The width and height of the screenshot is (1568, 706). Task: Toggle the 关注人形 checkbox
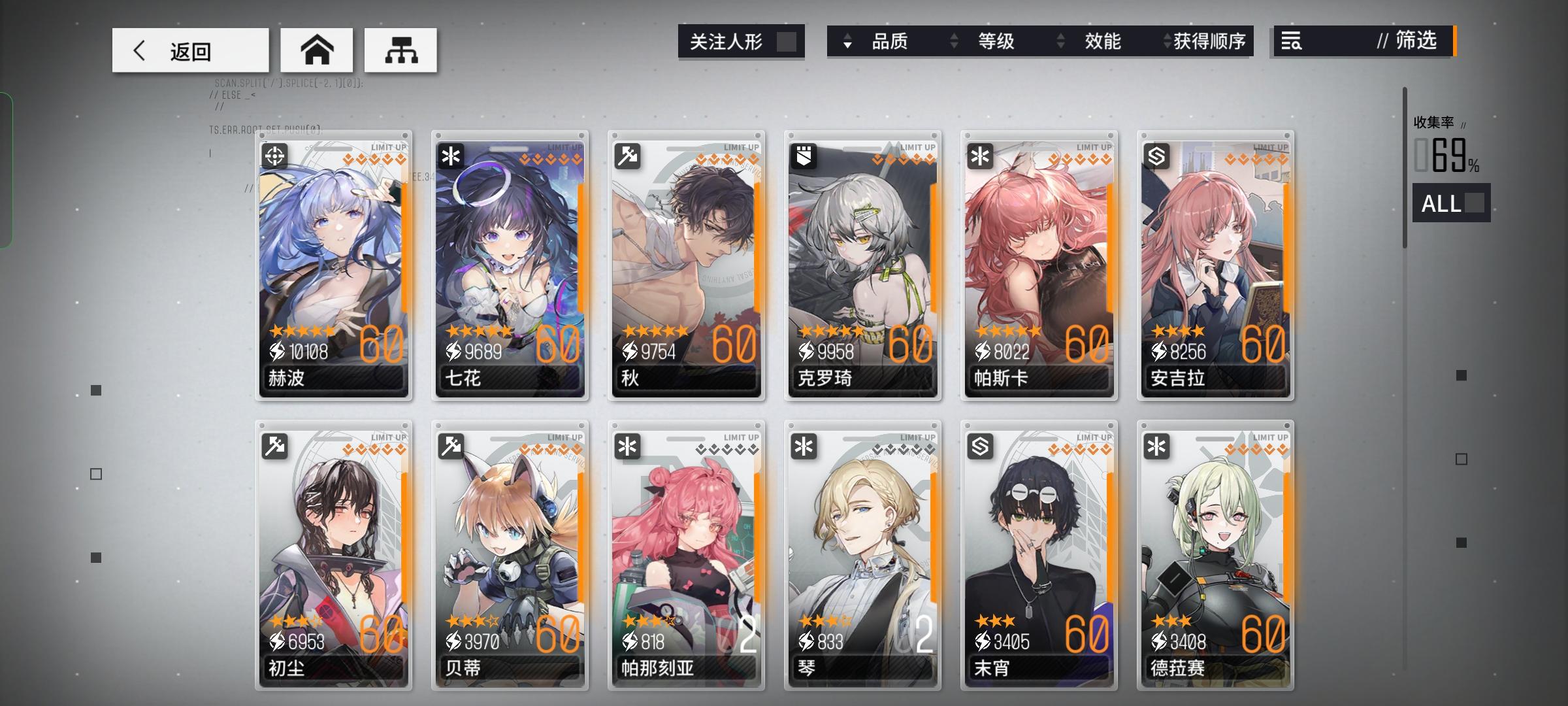pos(786,41)
